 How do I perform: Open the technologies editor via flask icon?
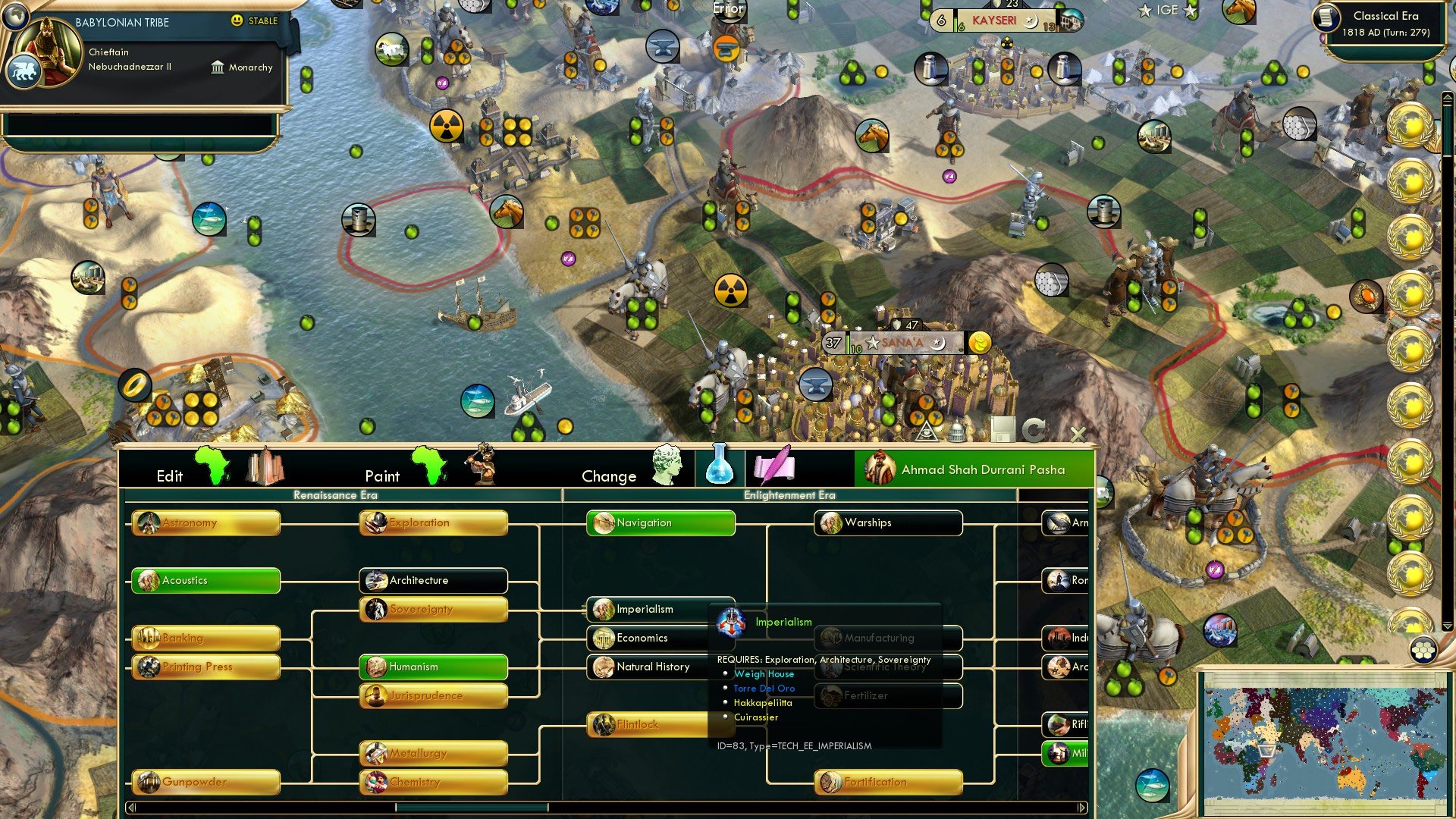(718, 466)
